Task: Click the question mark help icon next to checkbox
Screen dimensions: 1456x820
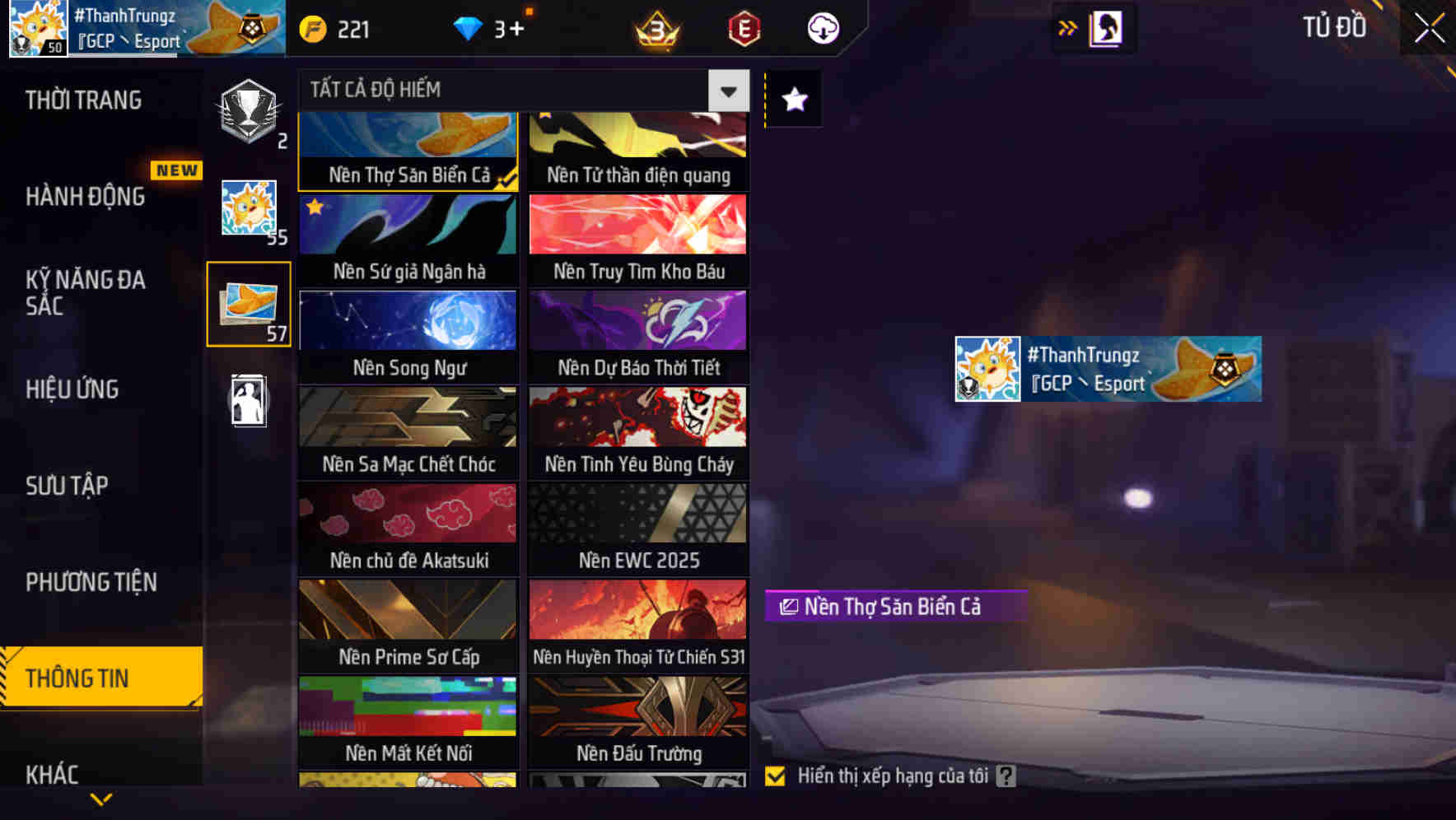Action: (x=1006, y=775)
